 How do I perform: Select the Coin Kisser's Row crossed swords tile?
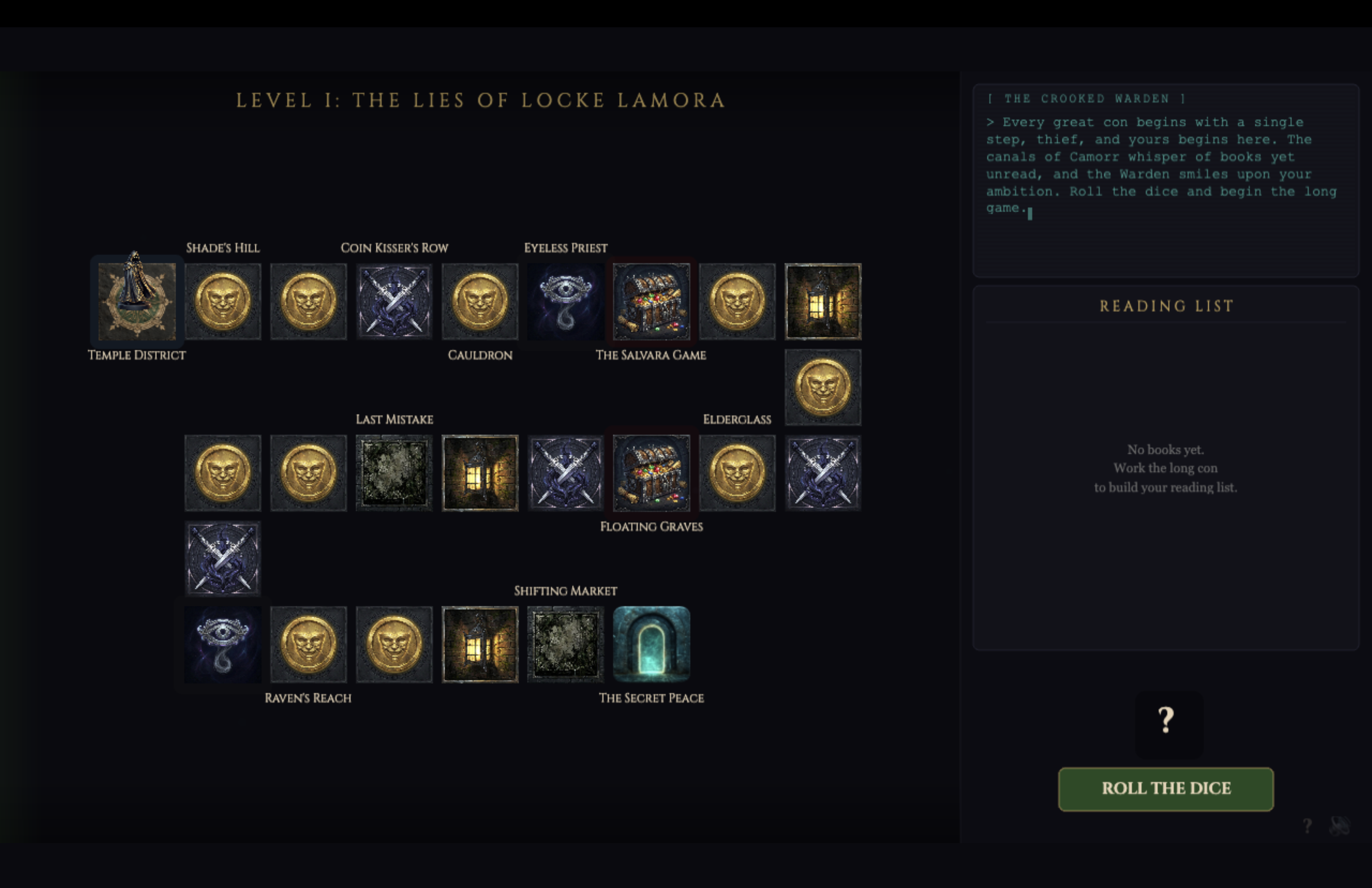point(394,301)
